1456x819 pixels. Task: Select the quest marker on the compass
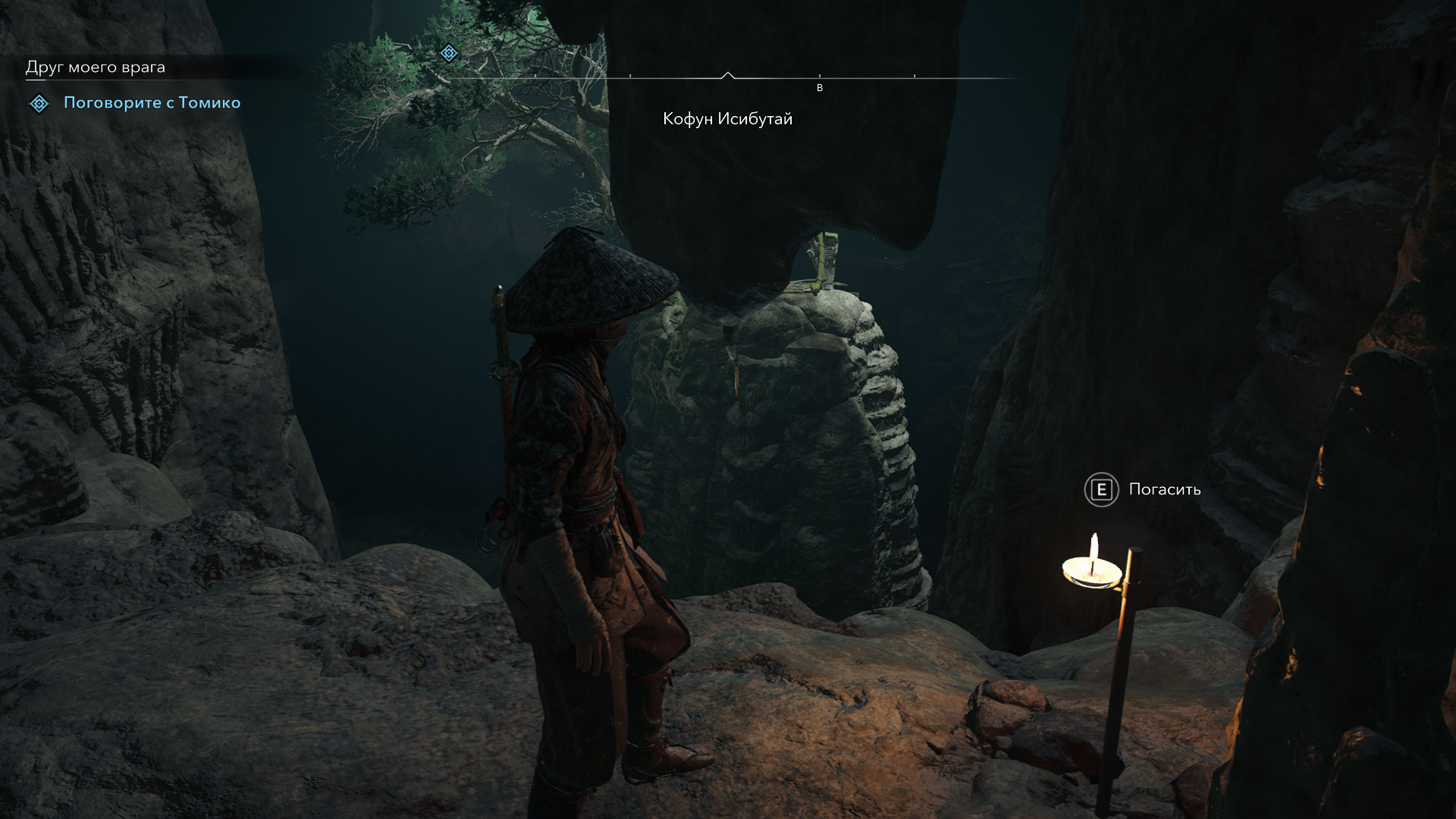click(x=449, y=53)
